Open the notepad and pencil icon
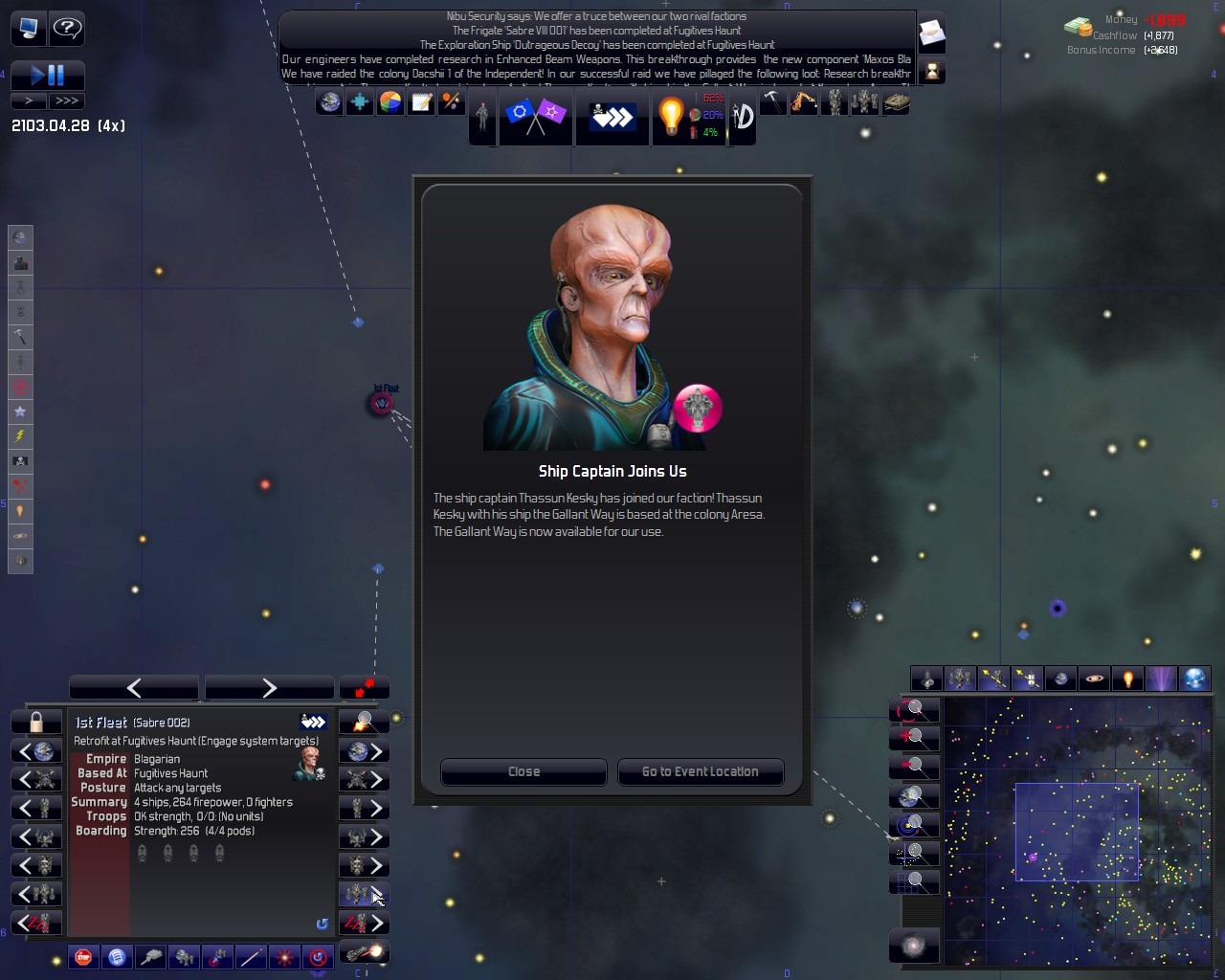 (x=421, y=102)
